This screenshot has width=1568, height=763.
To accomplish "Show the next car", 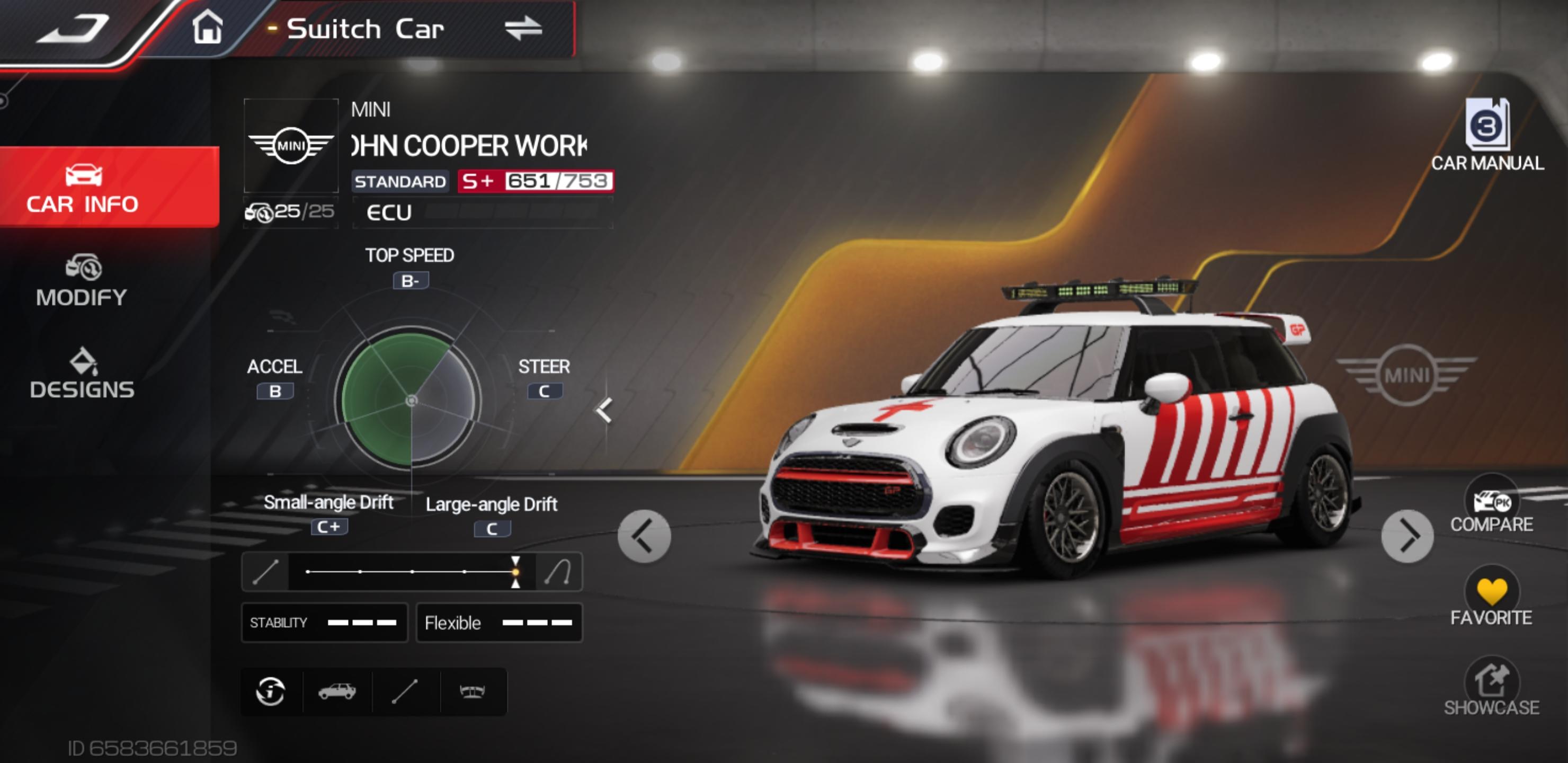I will click(x=1406, y=536).
